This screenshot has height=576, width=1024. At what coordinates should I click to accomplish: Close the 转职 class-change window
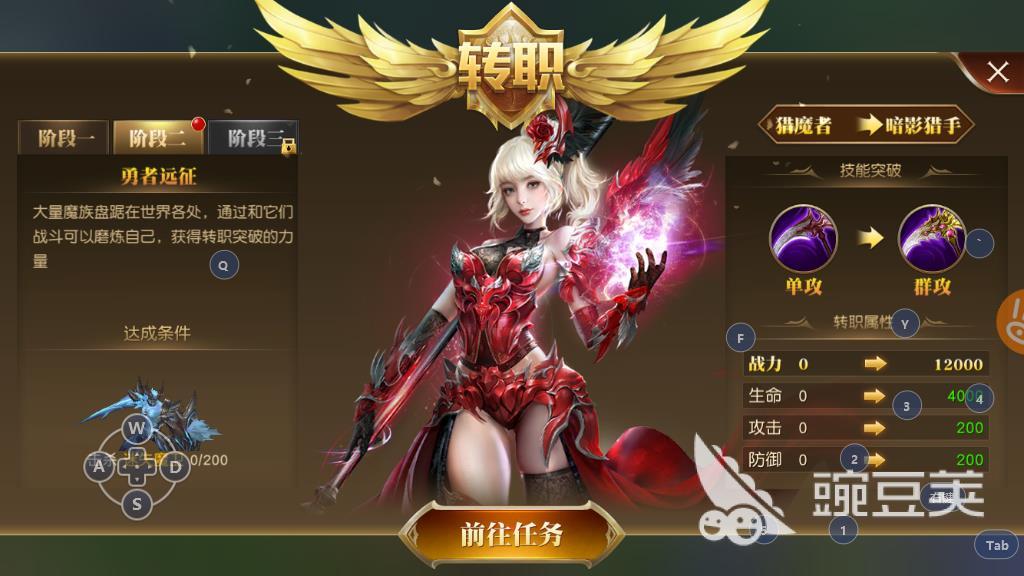[x=997, y=71]
